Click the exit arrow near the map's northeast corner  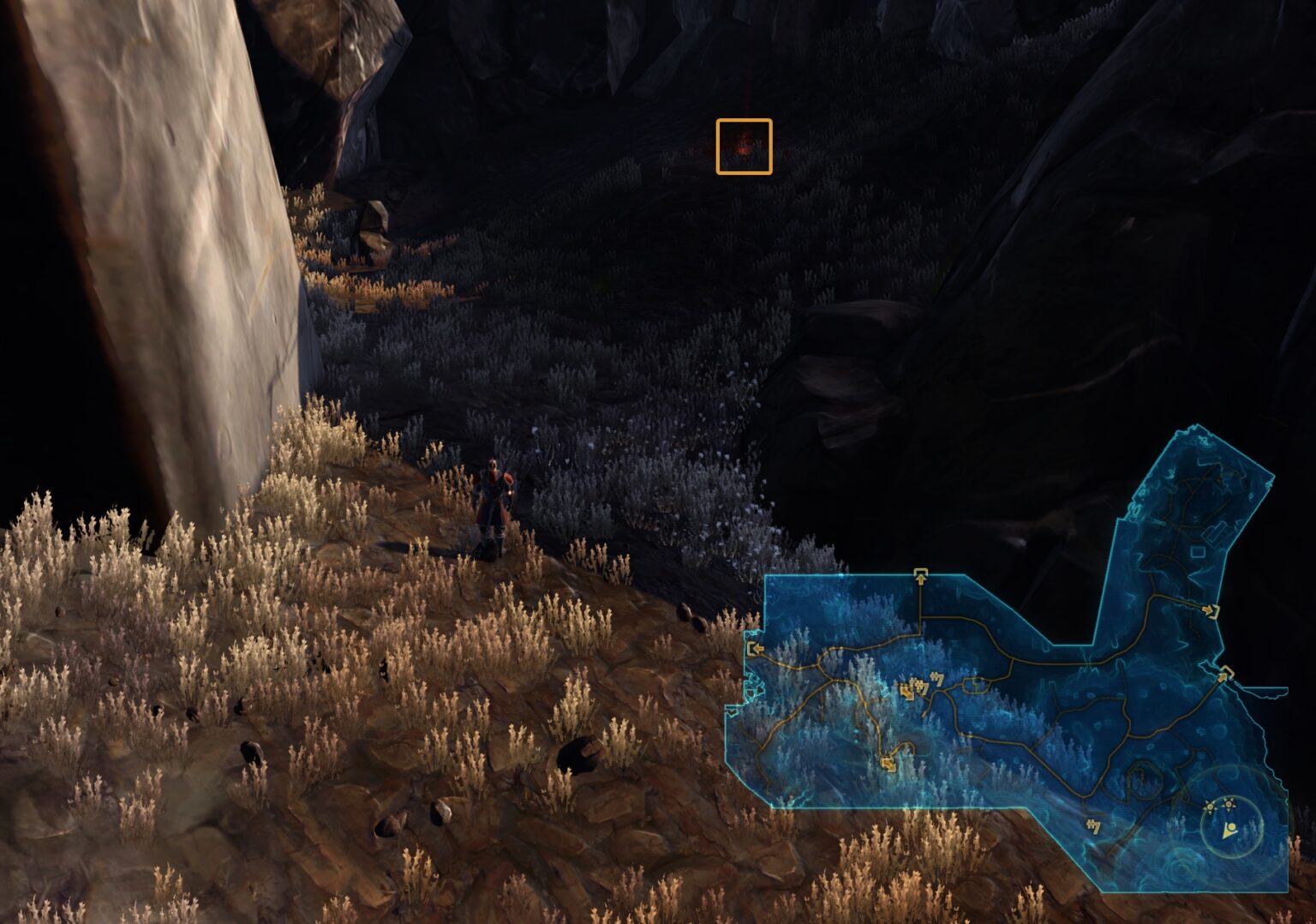[x=1211, y=611]
